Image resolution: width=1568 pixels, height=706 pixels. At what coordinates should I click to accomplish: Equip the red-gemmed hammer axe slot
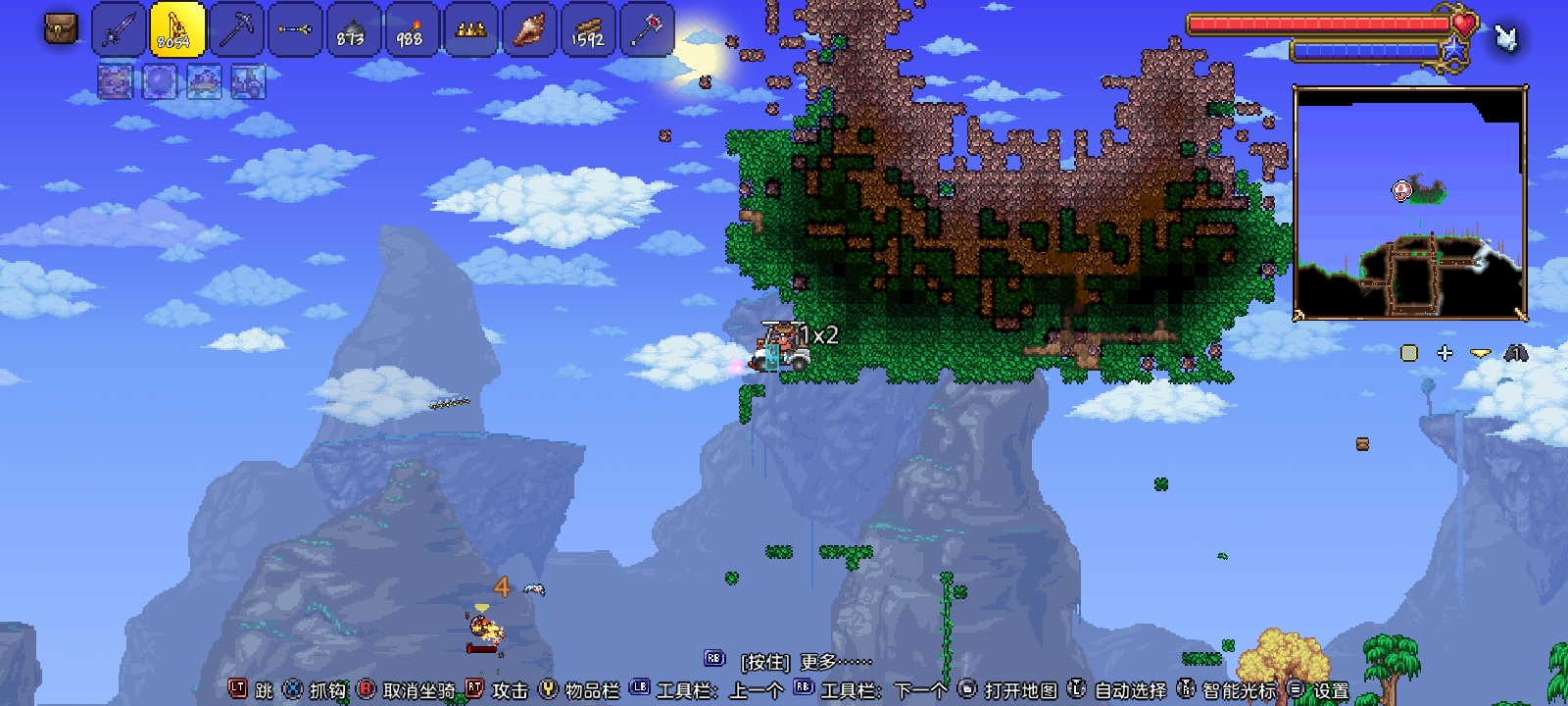[646, 29]
